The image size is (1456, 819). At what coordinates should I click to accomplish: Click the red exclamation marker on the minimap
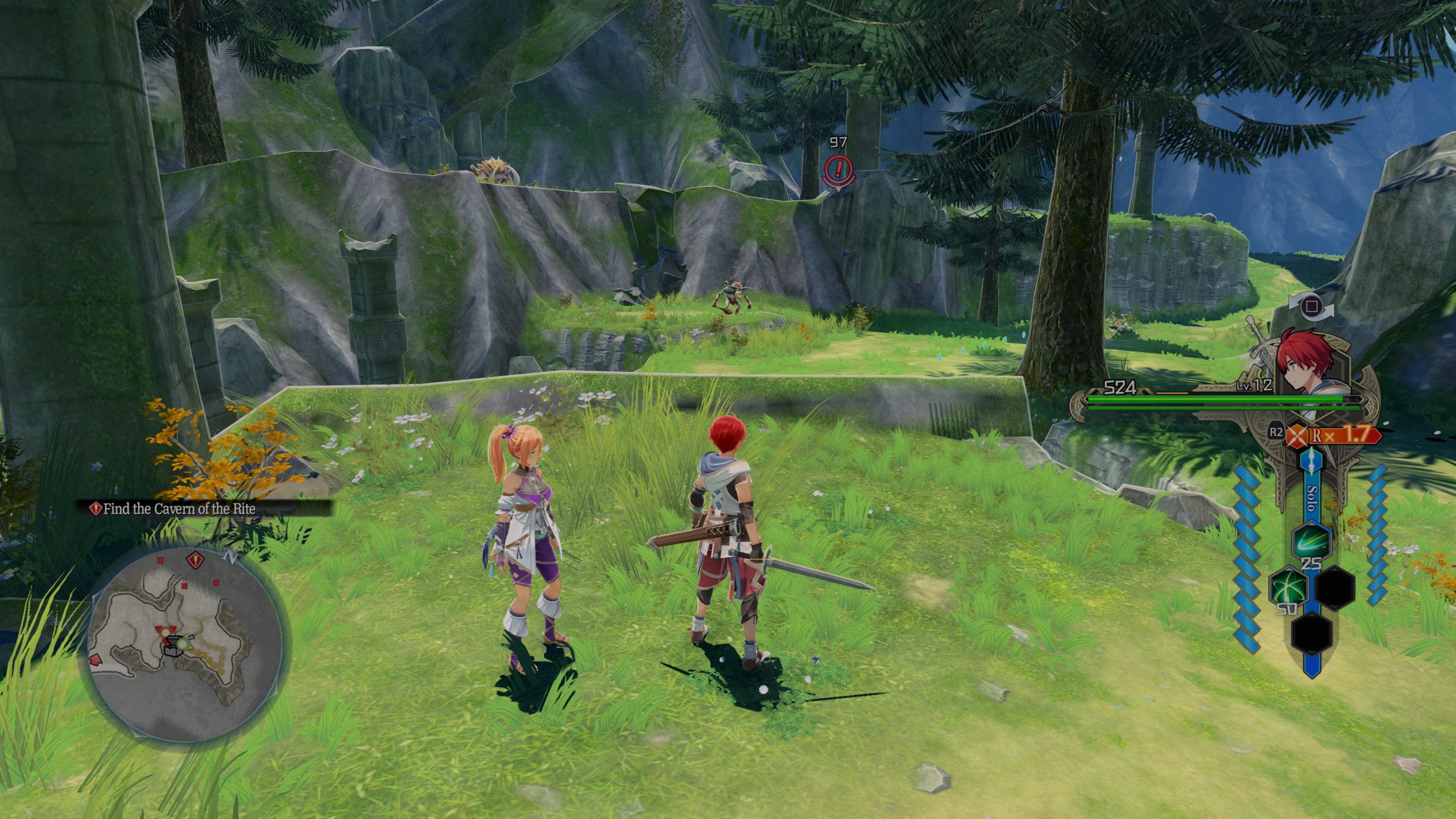point(196,560)
